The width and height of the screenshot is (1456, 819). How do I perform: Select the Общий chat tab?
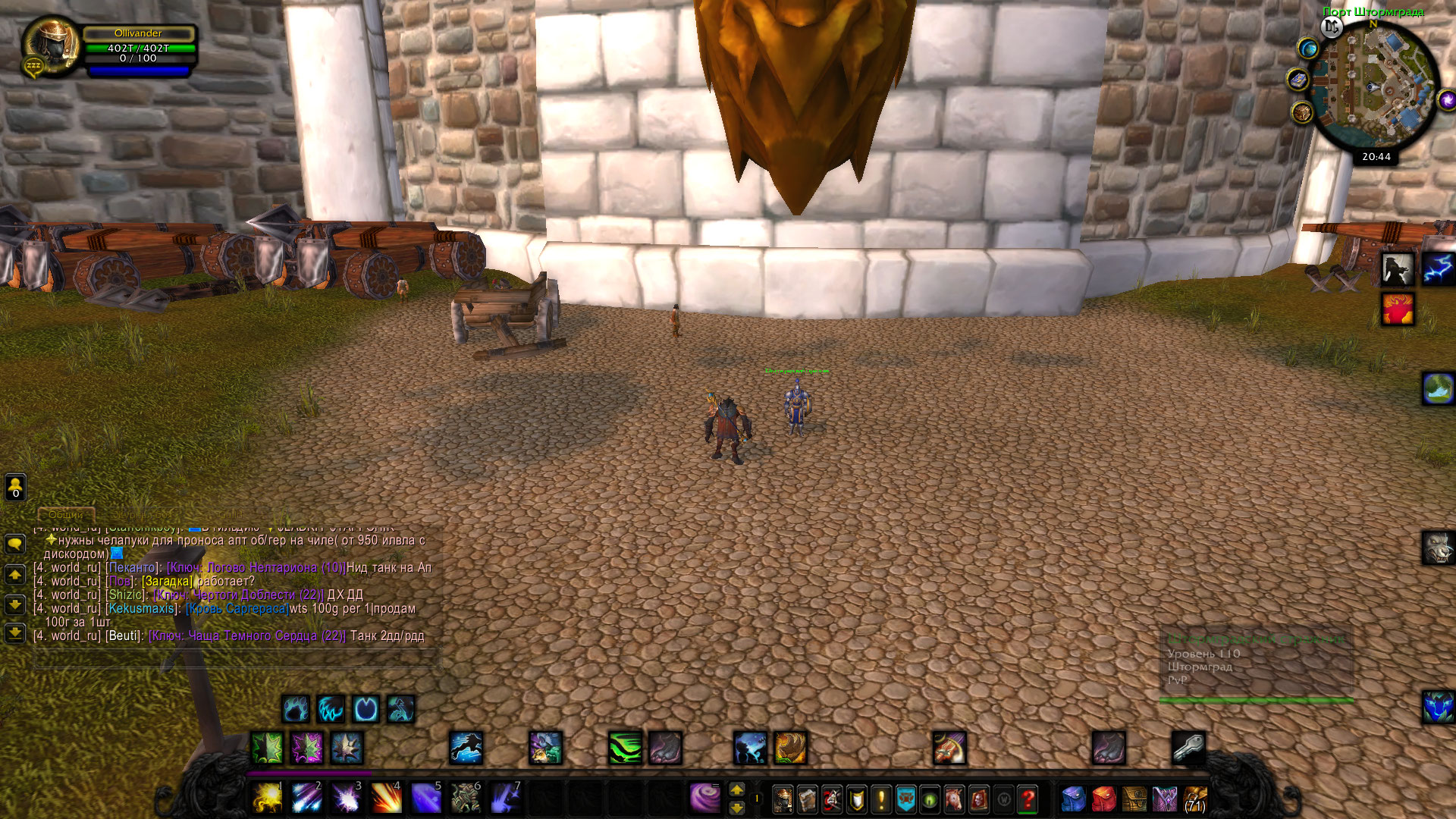pyautogui.click(x=66, y=514)
